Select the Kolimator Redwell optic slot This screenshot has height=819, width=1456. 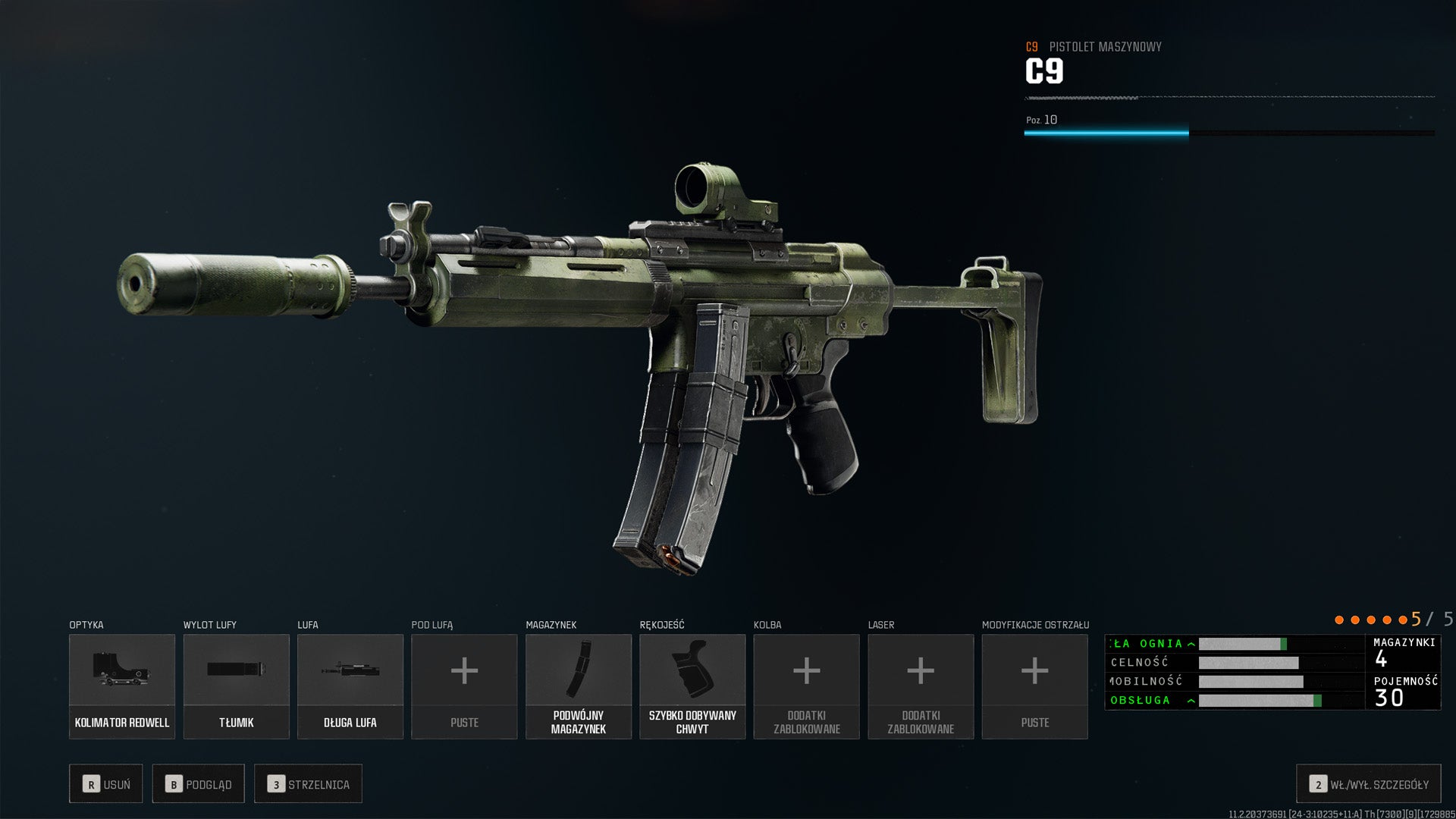click(122, 686)
